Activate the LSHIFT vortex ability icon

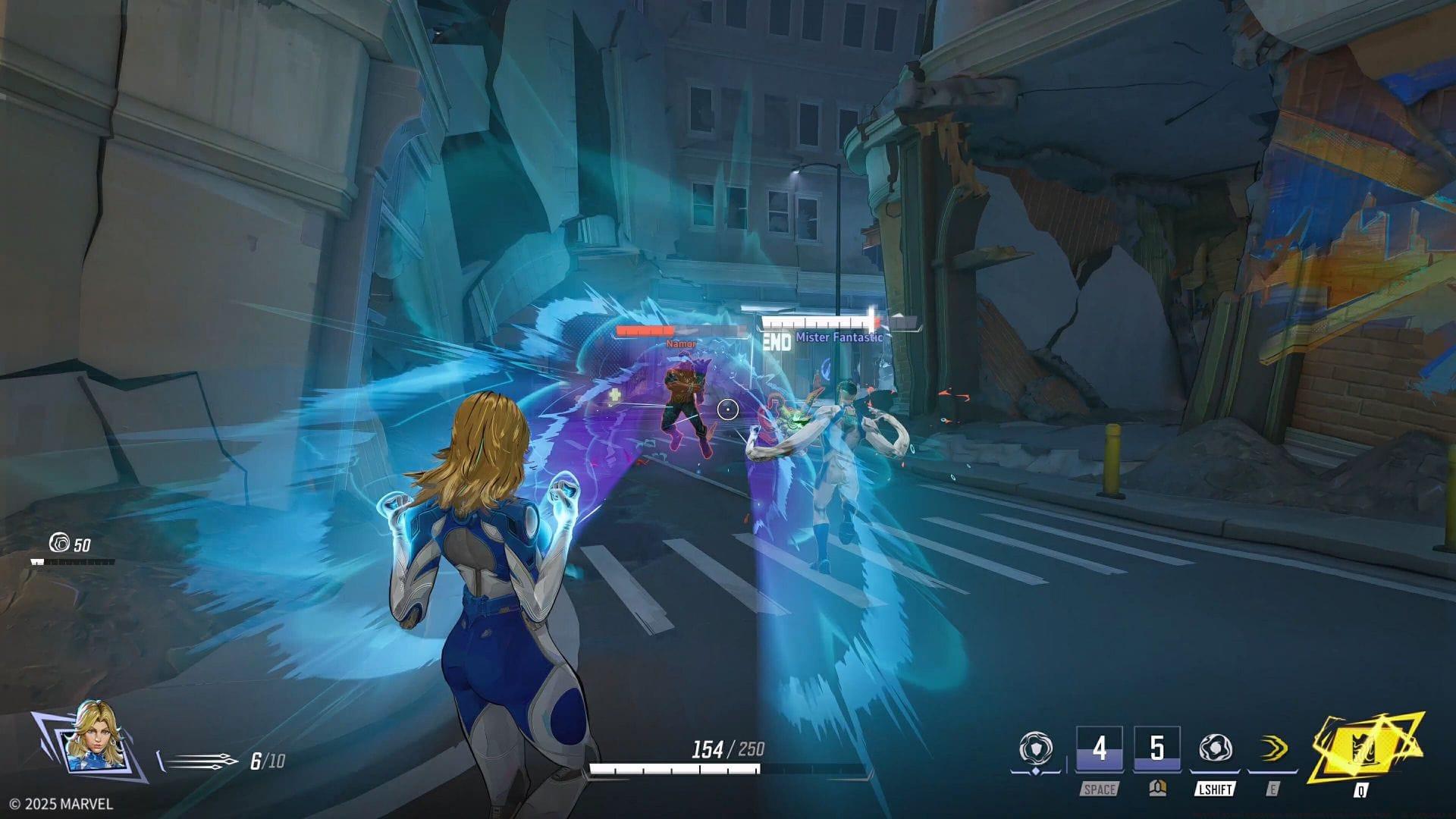(1215, 749)
